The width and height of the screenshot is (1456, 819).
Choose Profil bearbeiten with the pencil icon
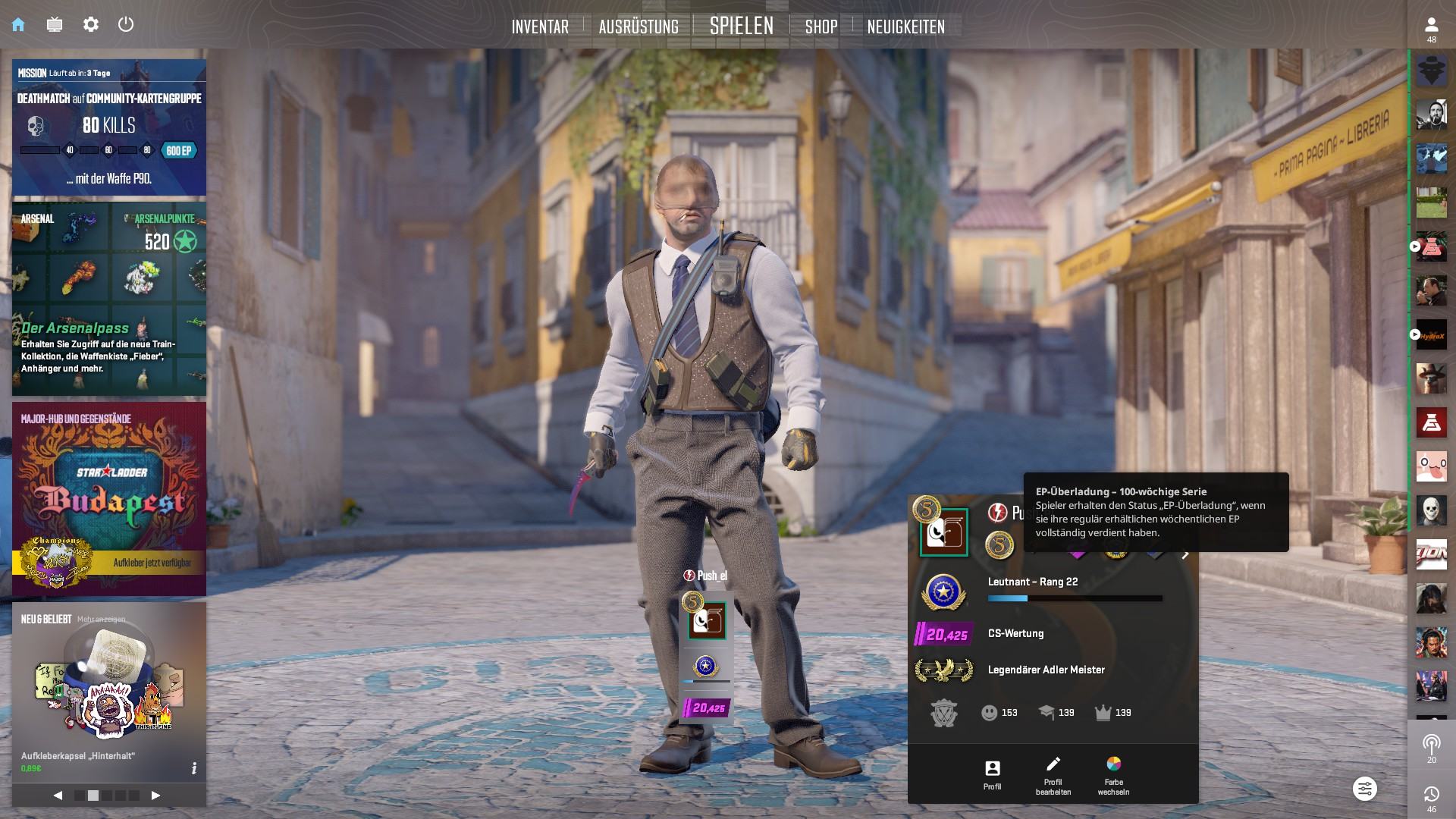click(1053, 774)
